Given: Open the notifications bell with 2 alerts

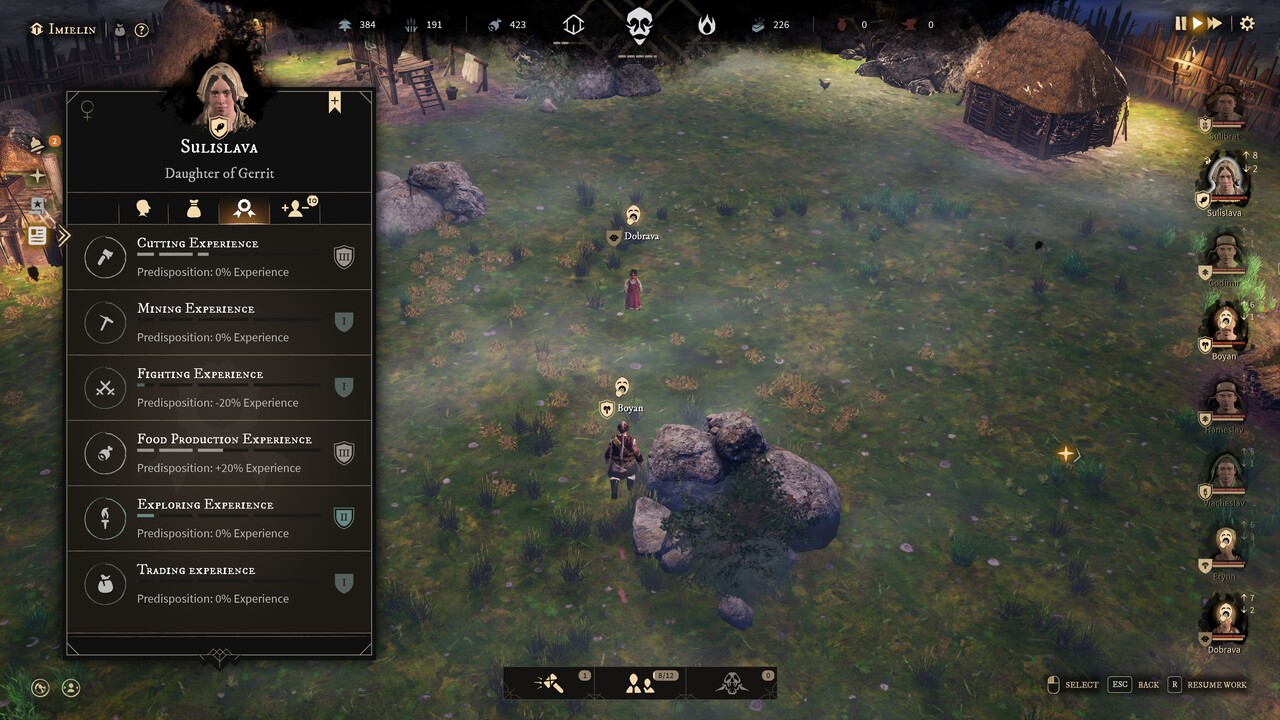Looking at the screenshot, I should tap(38, 145).
